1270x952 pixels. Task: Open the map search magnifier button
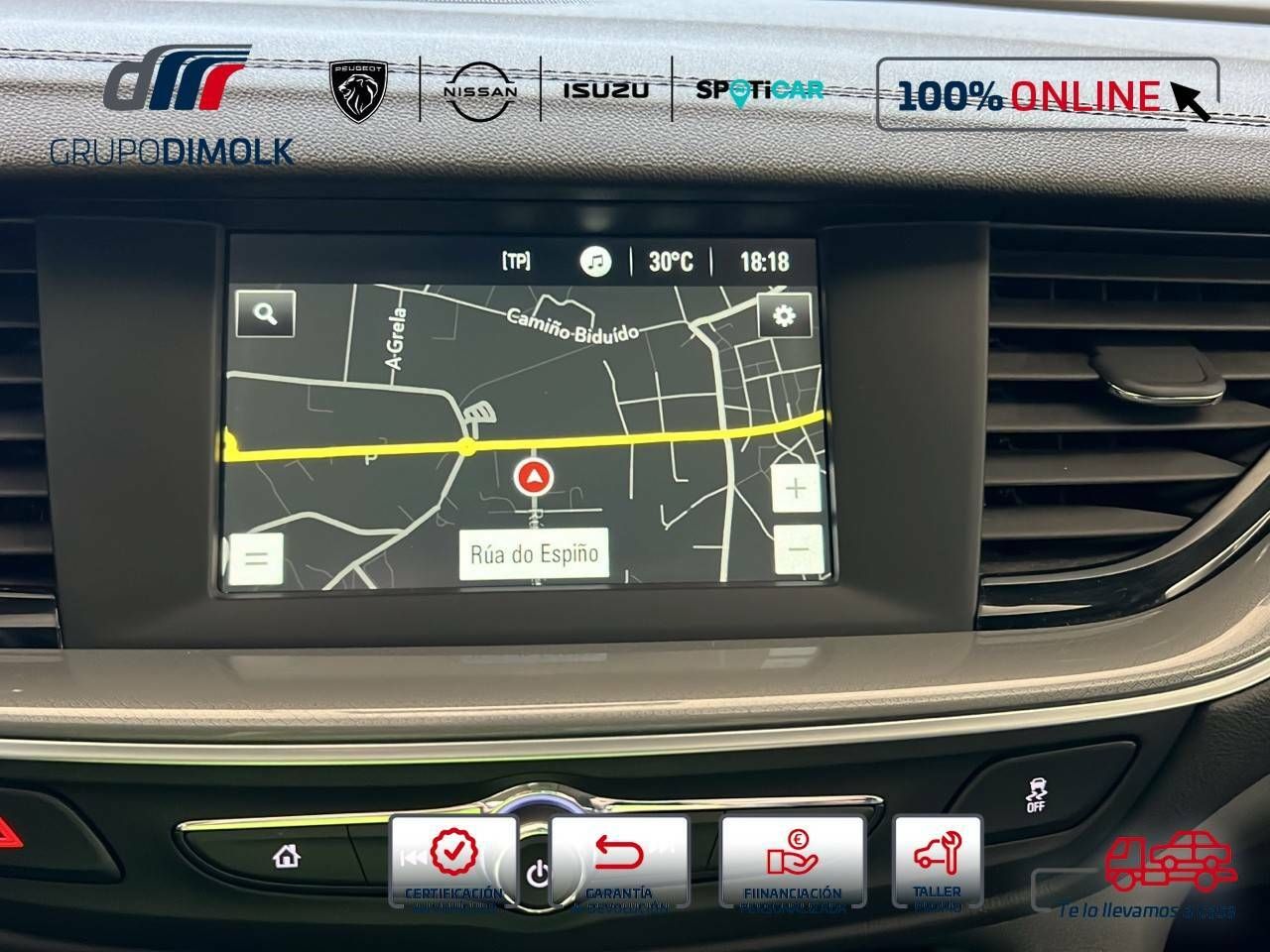[x=265, y=313]
